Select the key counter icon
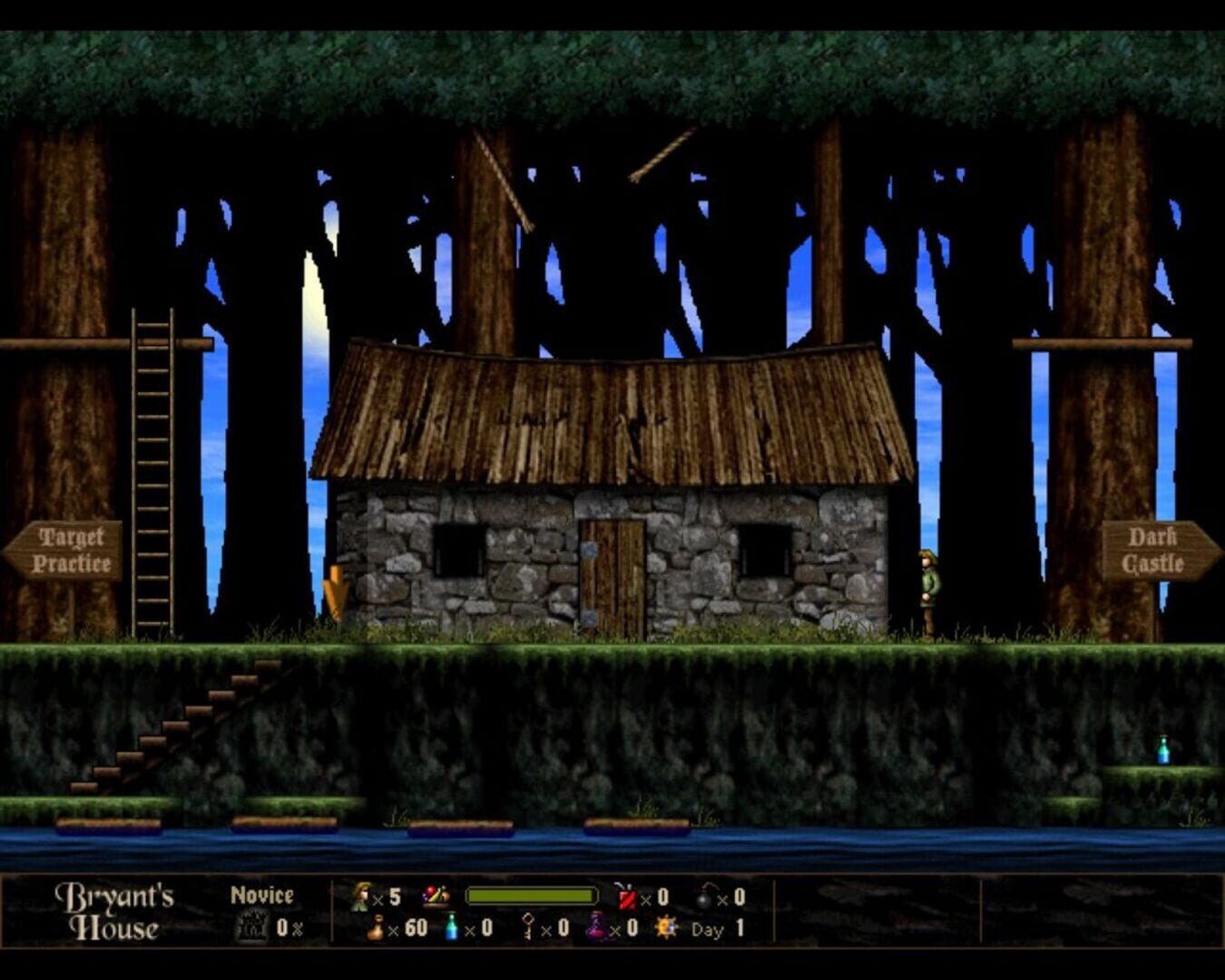This screenshot has width=1225, height=980. pyautogui.click(x=528, y=927)
